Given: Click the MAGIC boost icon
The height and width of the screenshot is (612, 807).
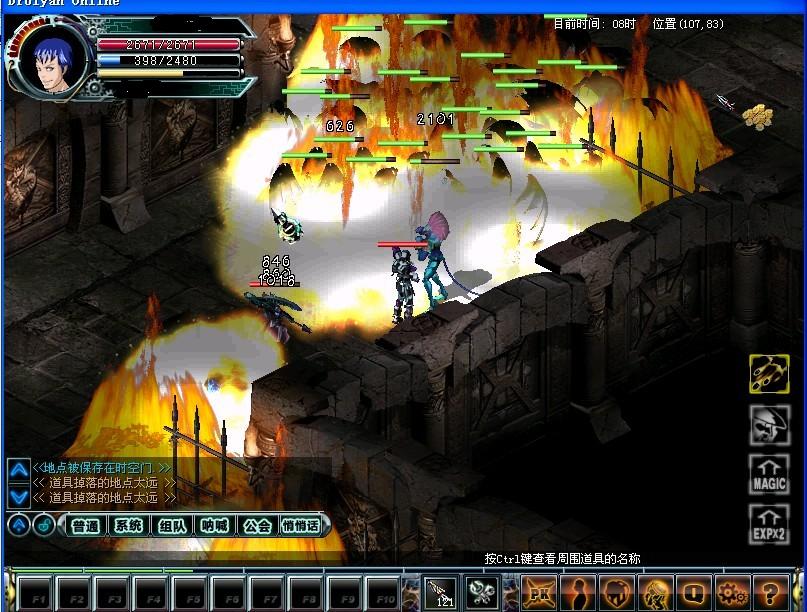Looking at the screenshot, I should (769, 474).
